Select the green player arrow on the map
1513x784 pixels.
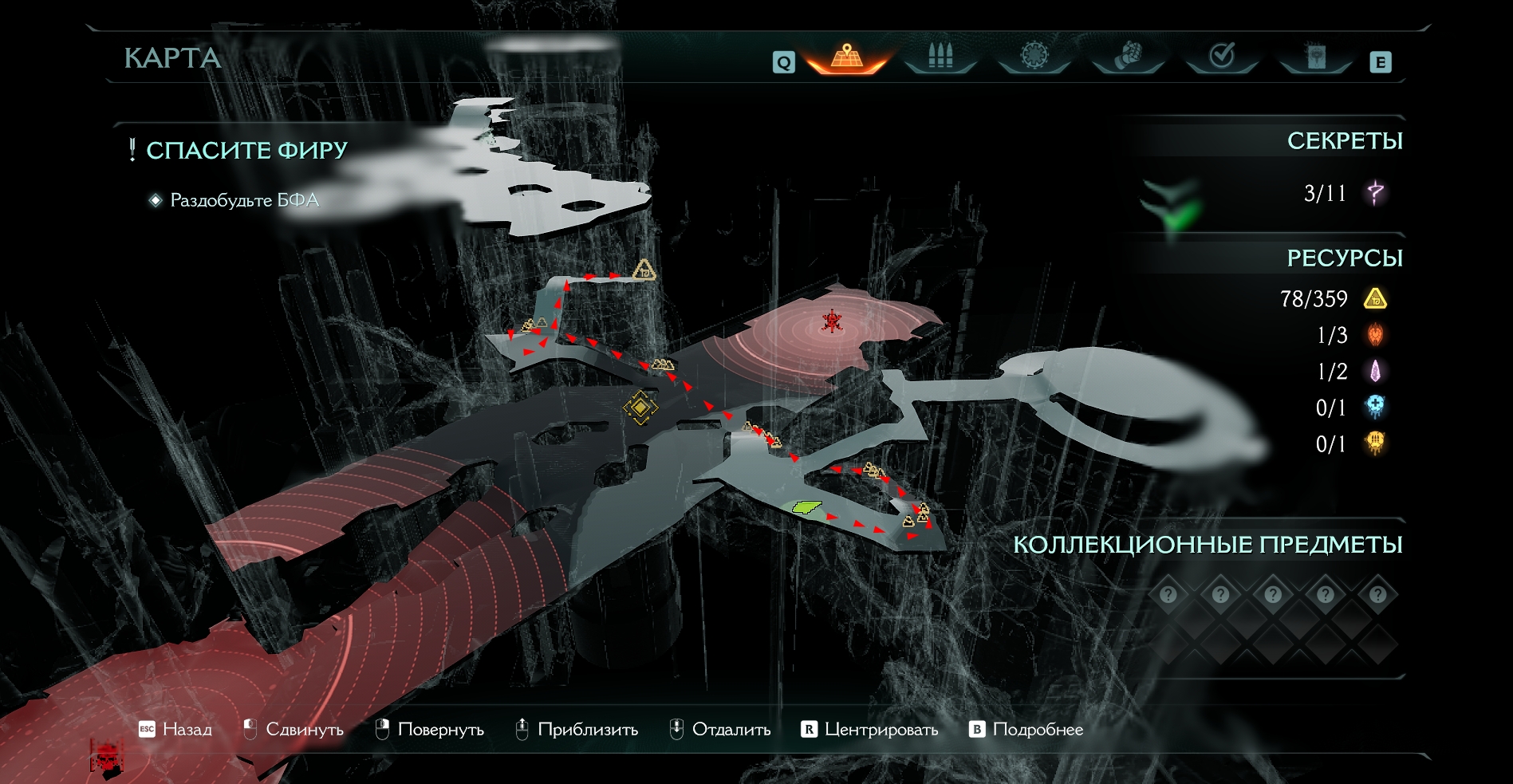[806, 506]
